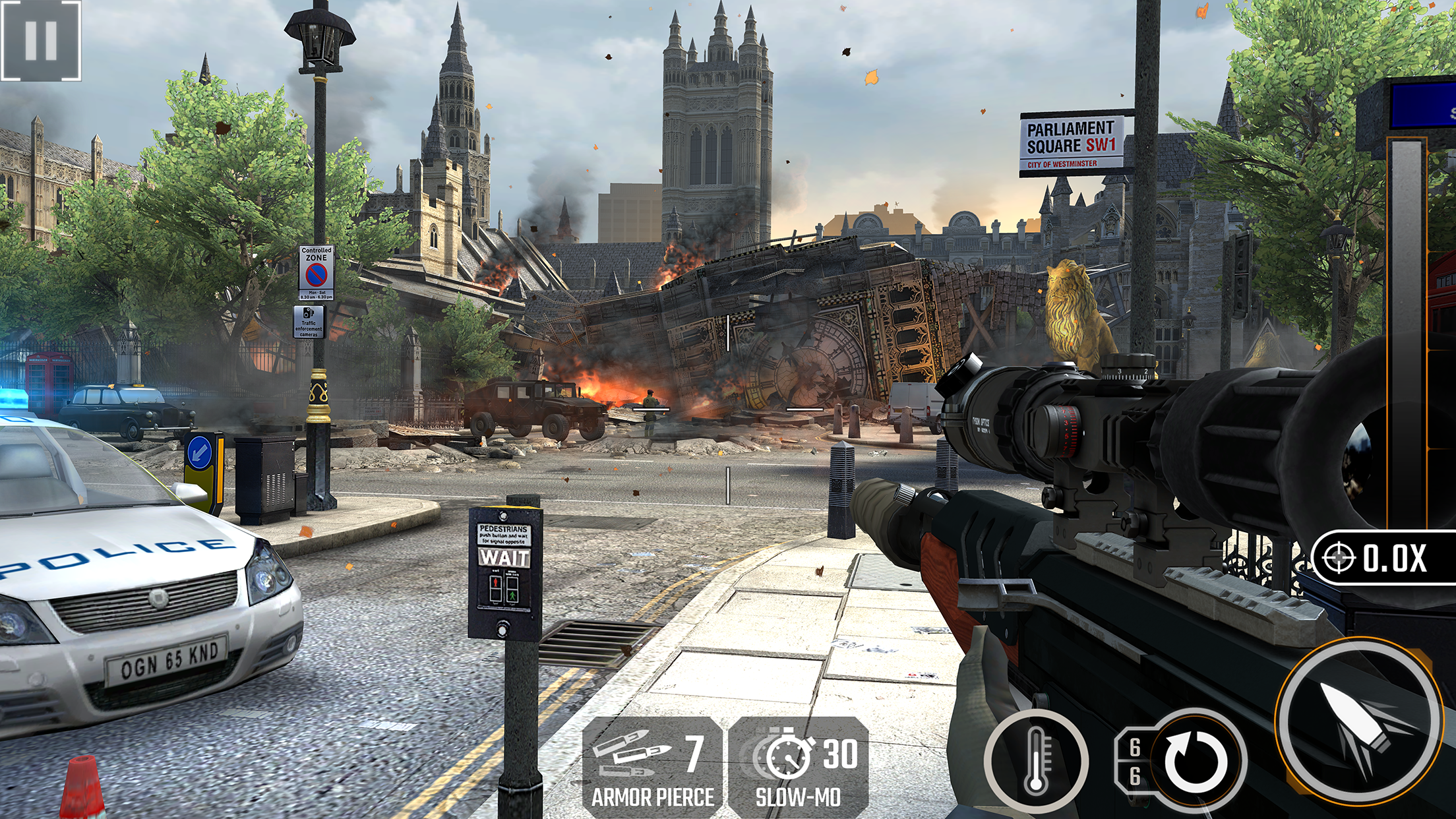Pause the game with the top-left pause icon
1456x819 pixels.
point(41,41)
